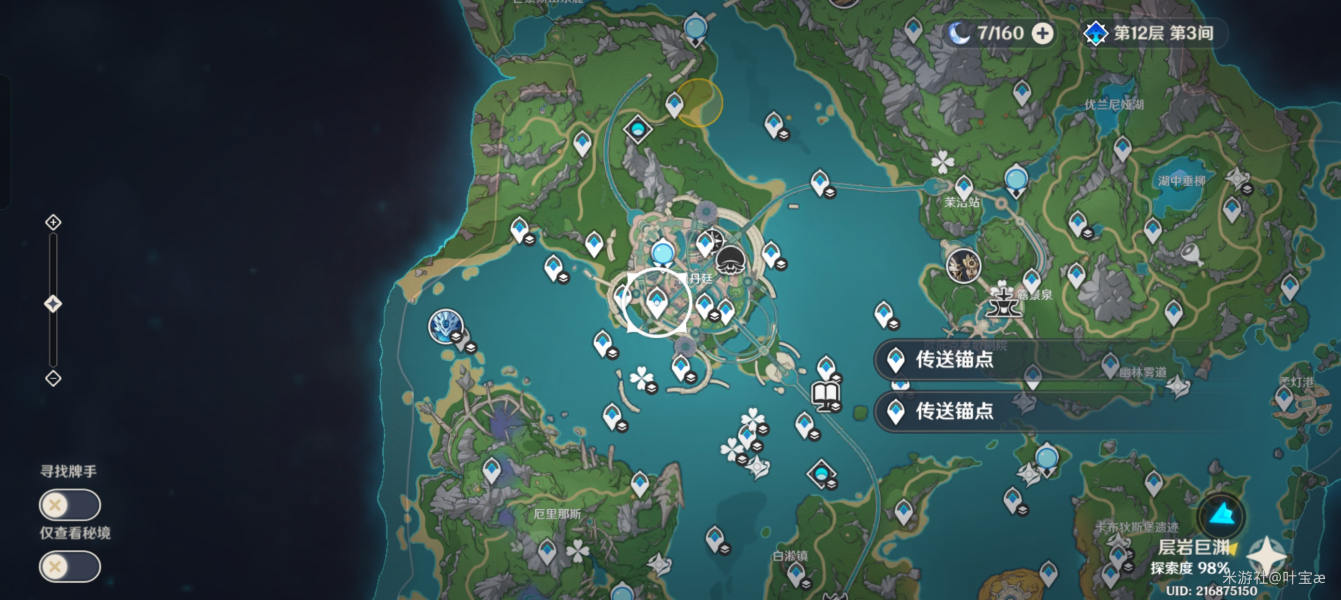The image size is (1341, 600).
Task: Toggle the 寻找牌手 switch
Action: point(69,505)
